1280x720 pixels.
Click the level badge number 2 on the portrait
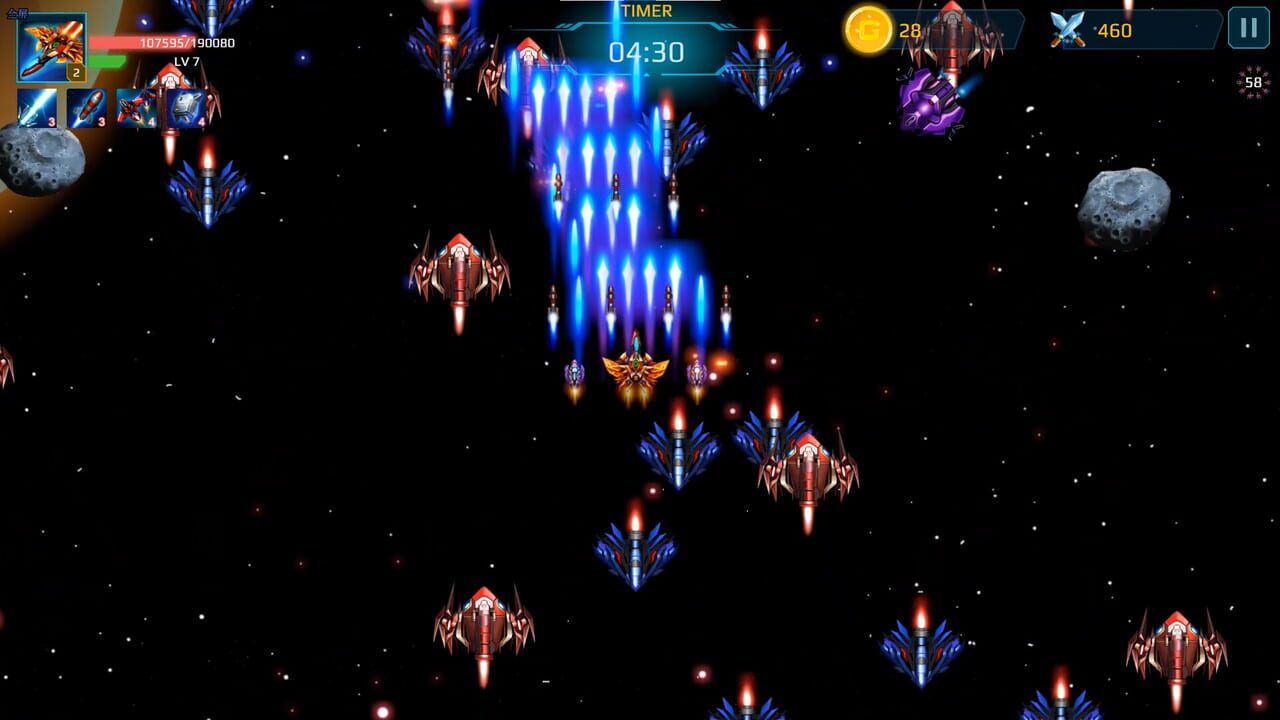[x=76, y=73]
